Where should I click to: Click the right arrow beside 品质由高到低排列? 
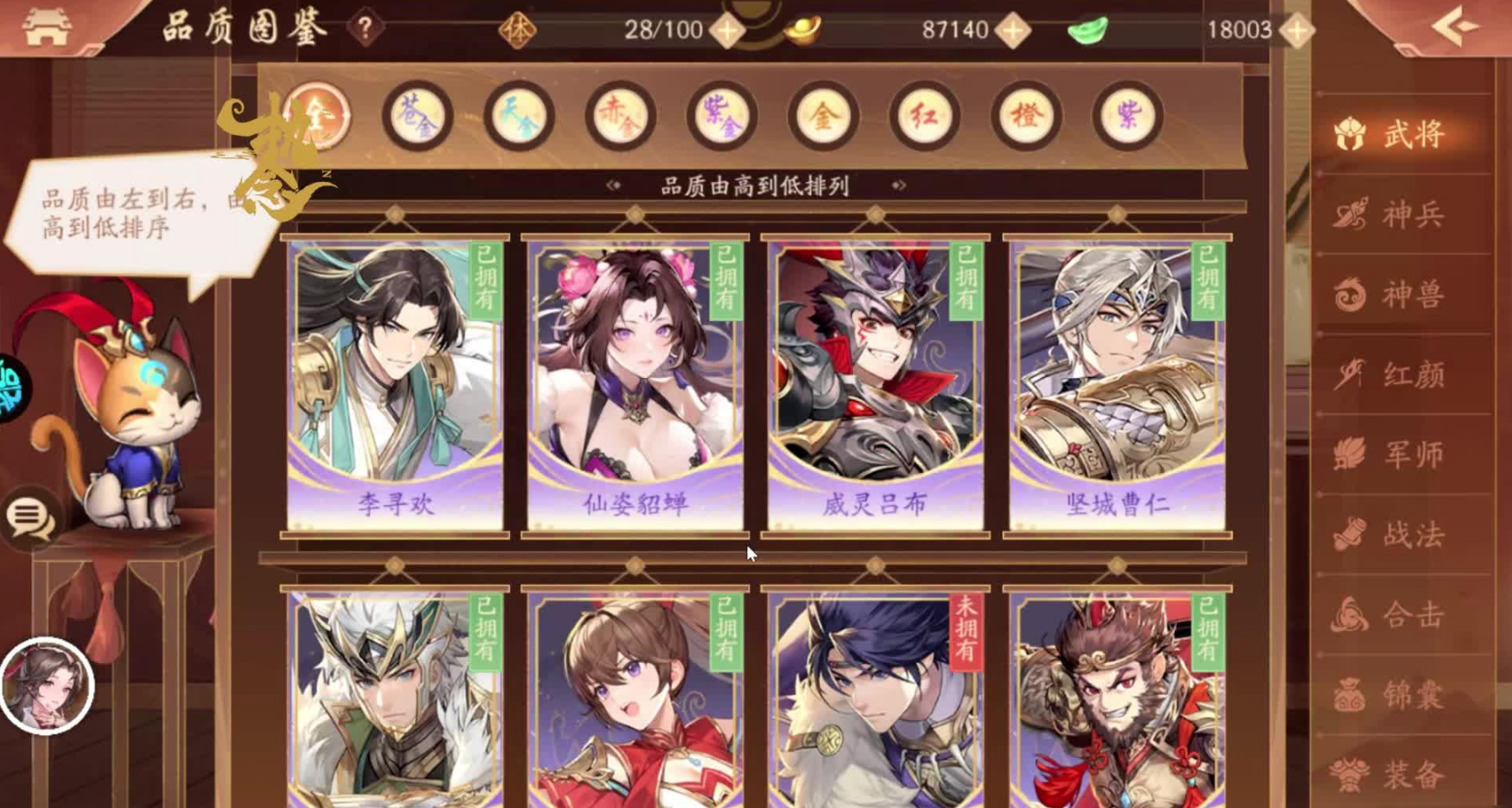(x=899, y=186)
